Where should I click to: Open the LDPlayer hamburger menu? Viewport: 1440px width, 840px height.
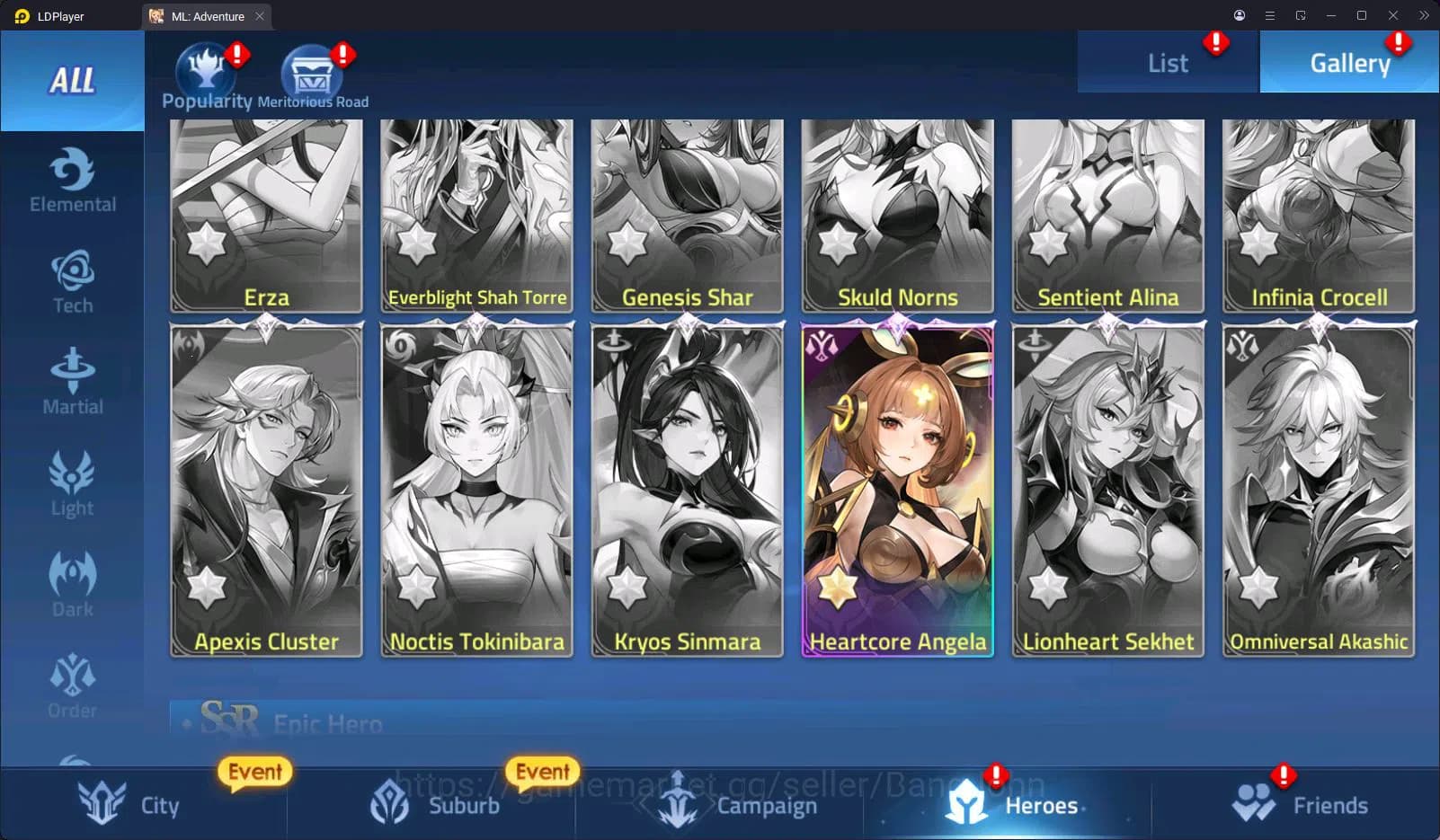point(1269,15)
